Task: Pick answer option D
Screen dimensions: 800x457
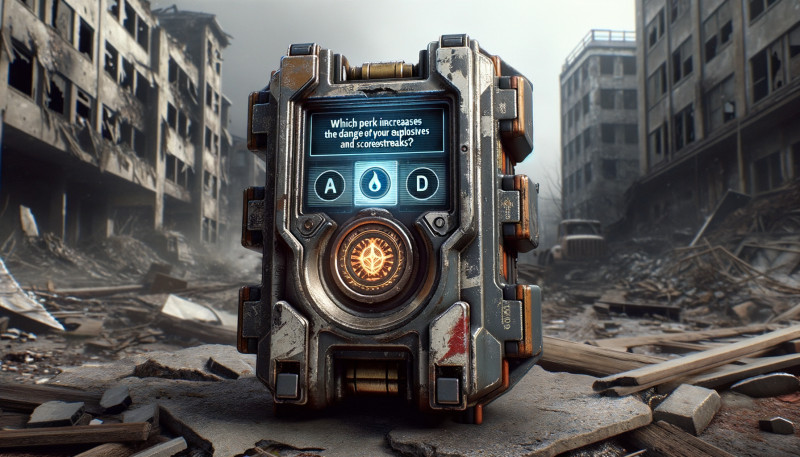Action: pos(422,184)
